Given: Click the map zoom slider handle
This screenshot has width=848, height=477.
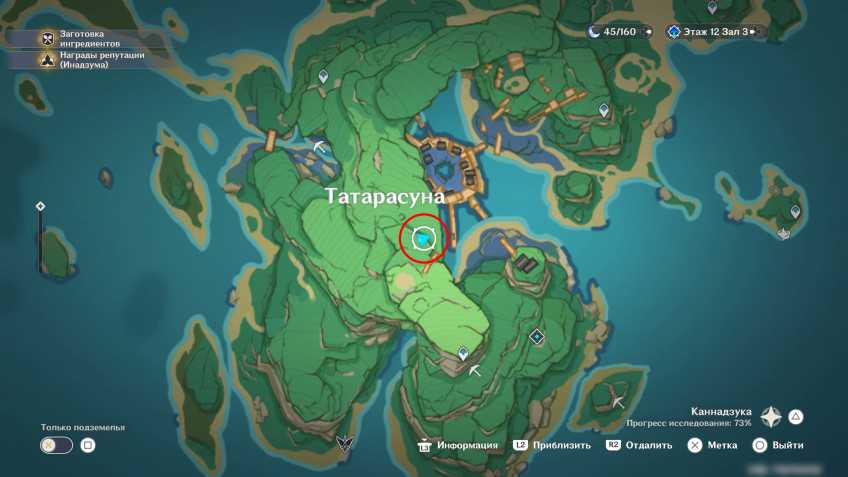Looking at the screenshot, I should click(40, 206).
